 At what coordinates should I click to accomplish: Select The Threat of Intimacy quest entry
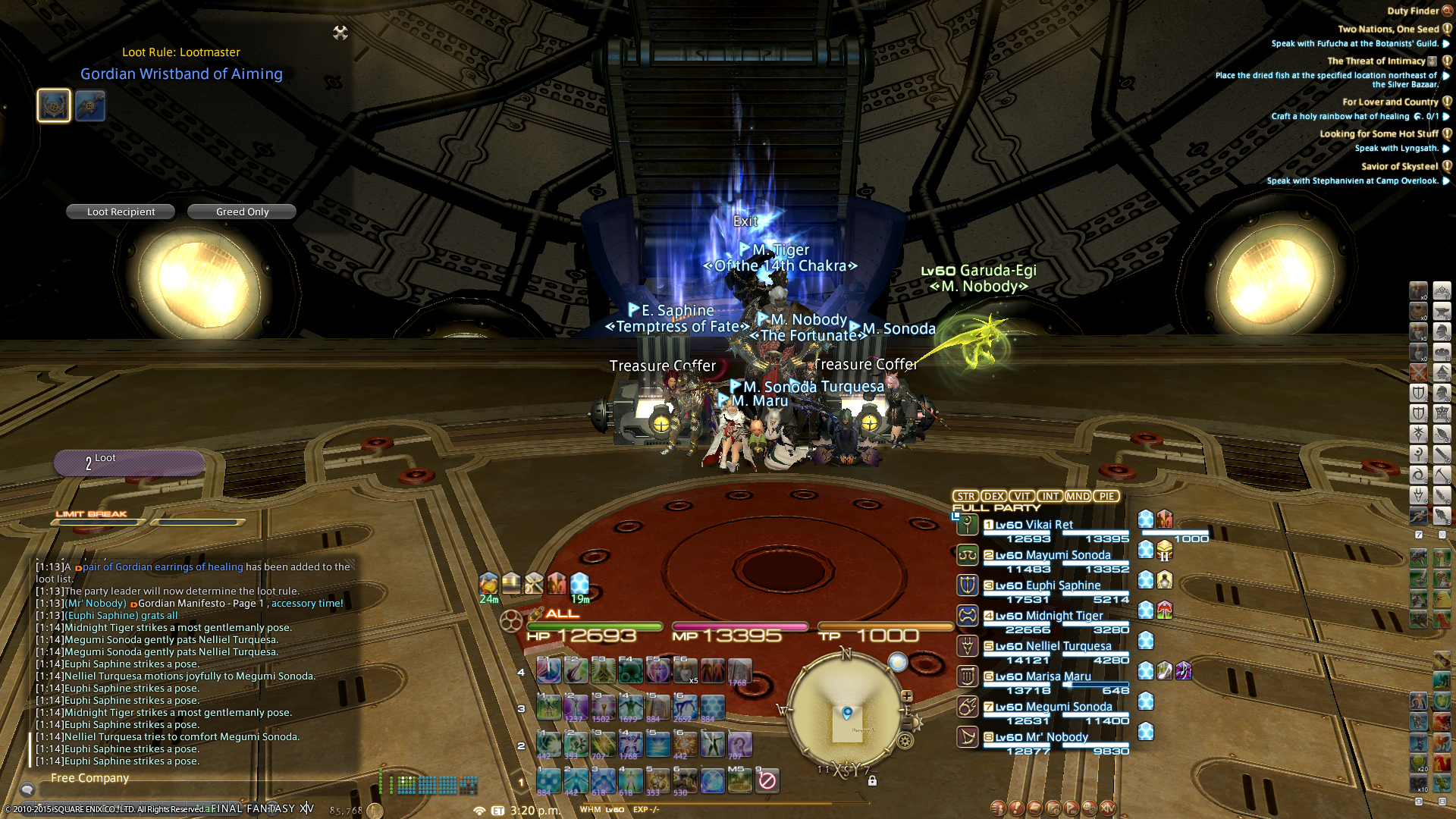1376,61
